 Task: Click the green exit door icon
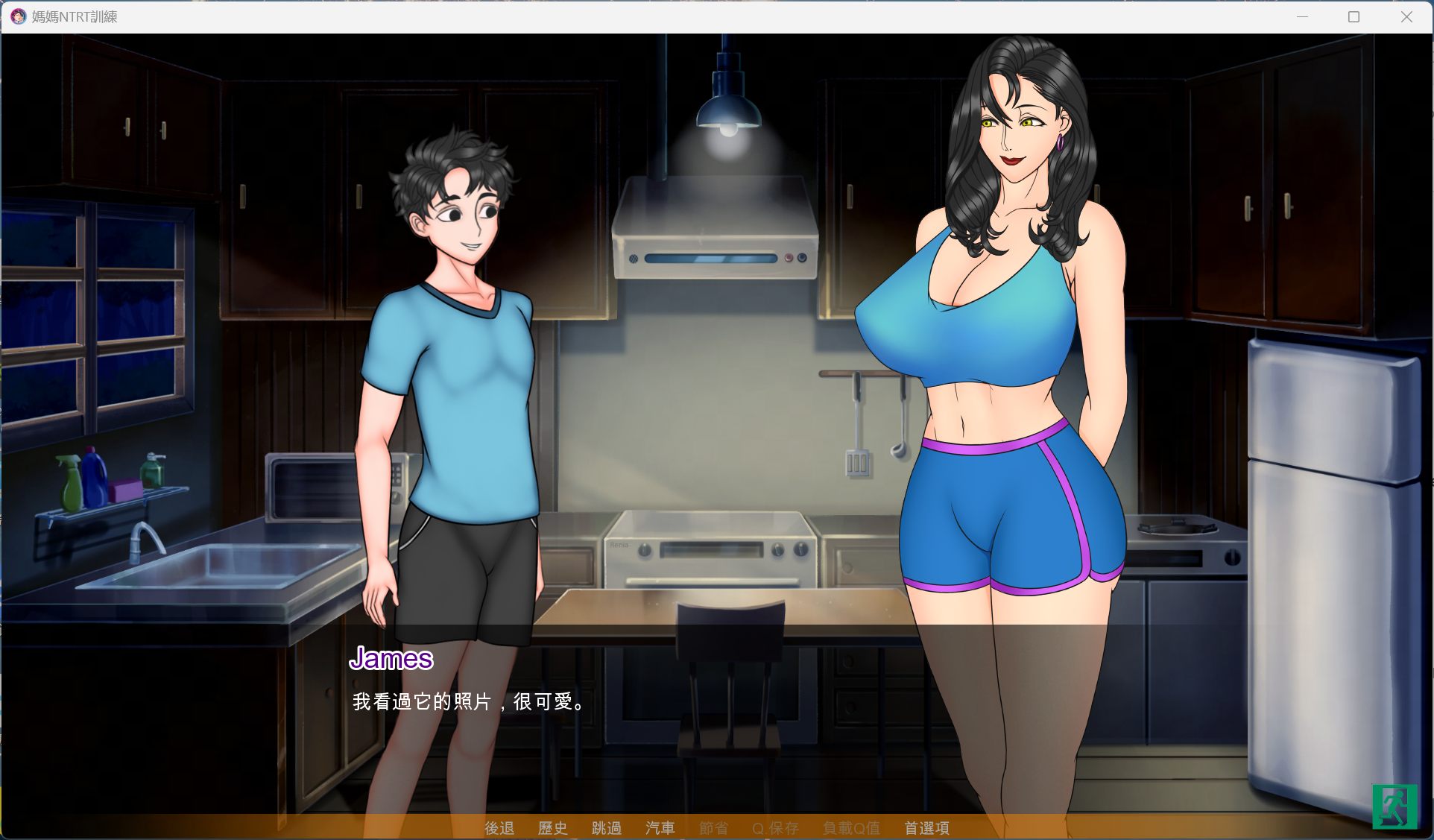[x=1394, y=806]
